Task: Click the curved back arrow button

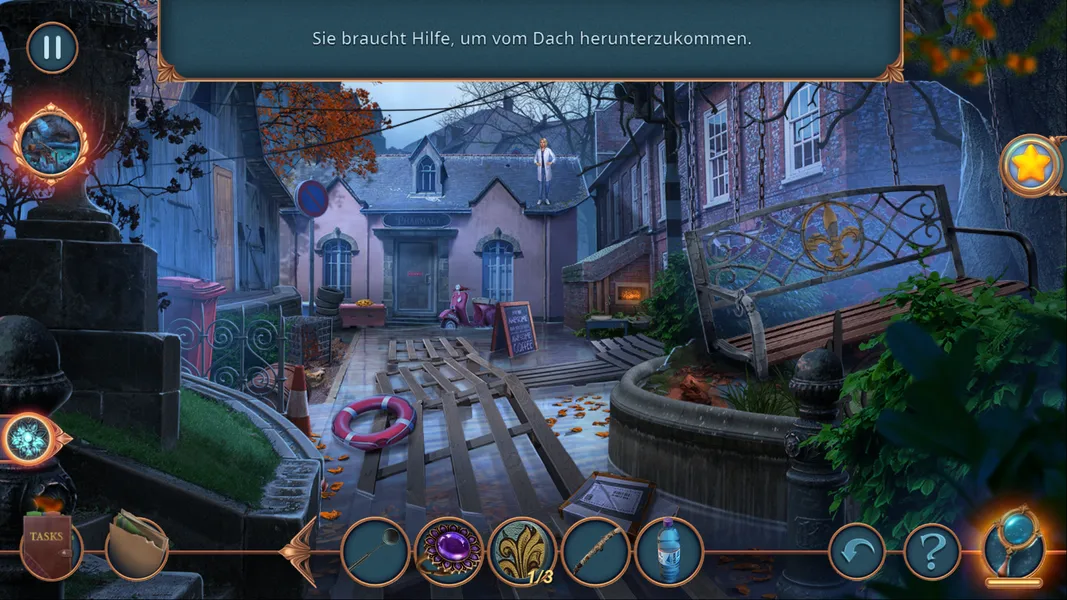Action: (x=857, y=551)
